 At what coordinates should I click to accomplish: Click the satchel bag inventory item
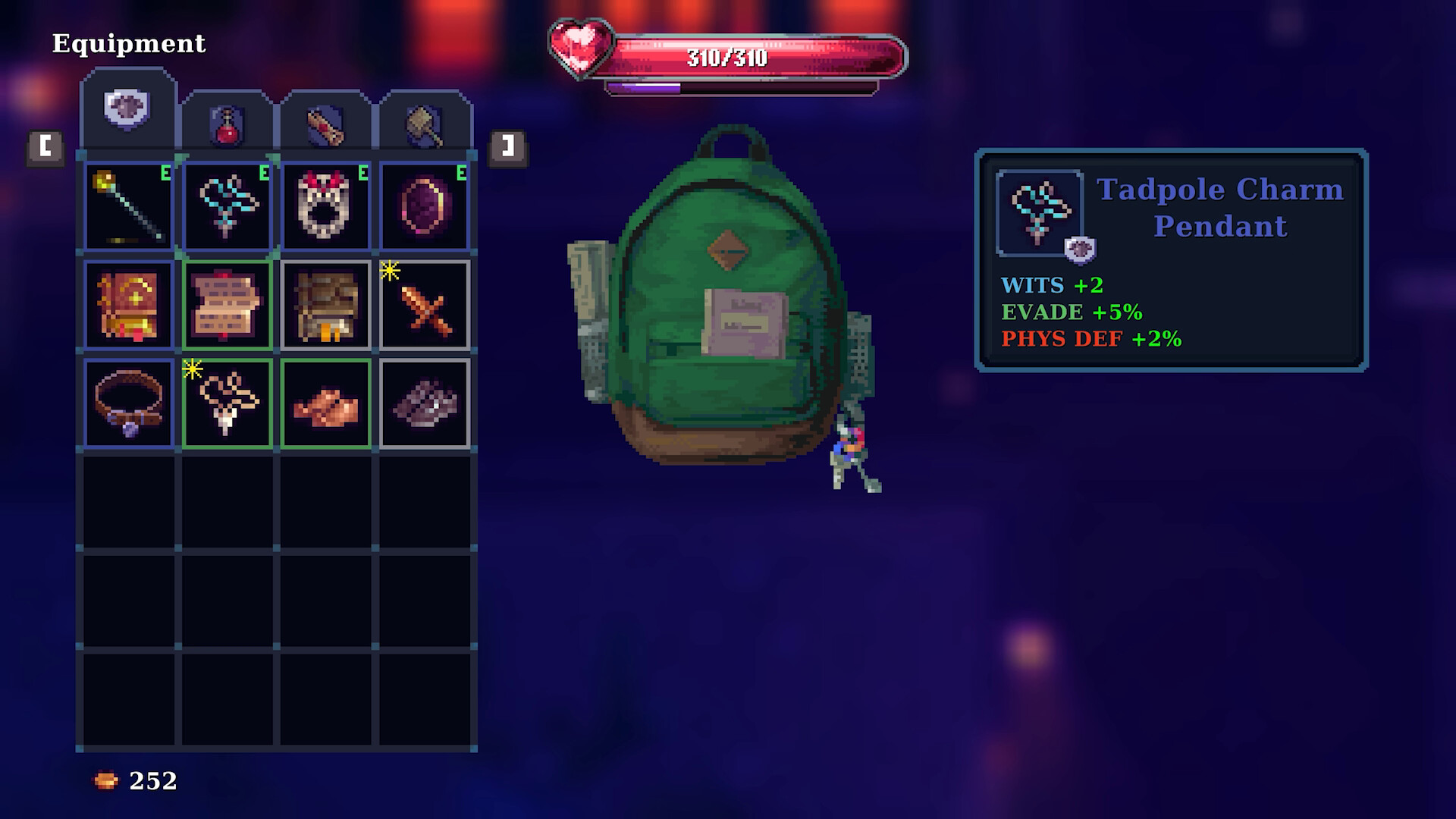coord(328,305)
